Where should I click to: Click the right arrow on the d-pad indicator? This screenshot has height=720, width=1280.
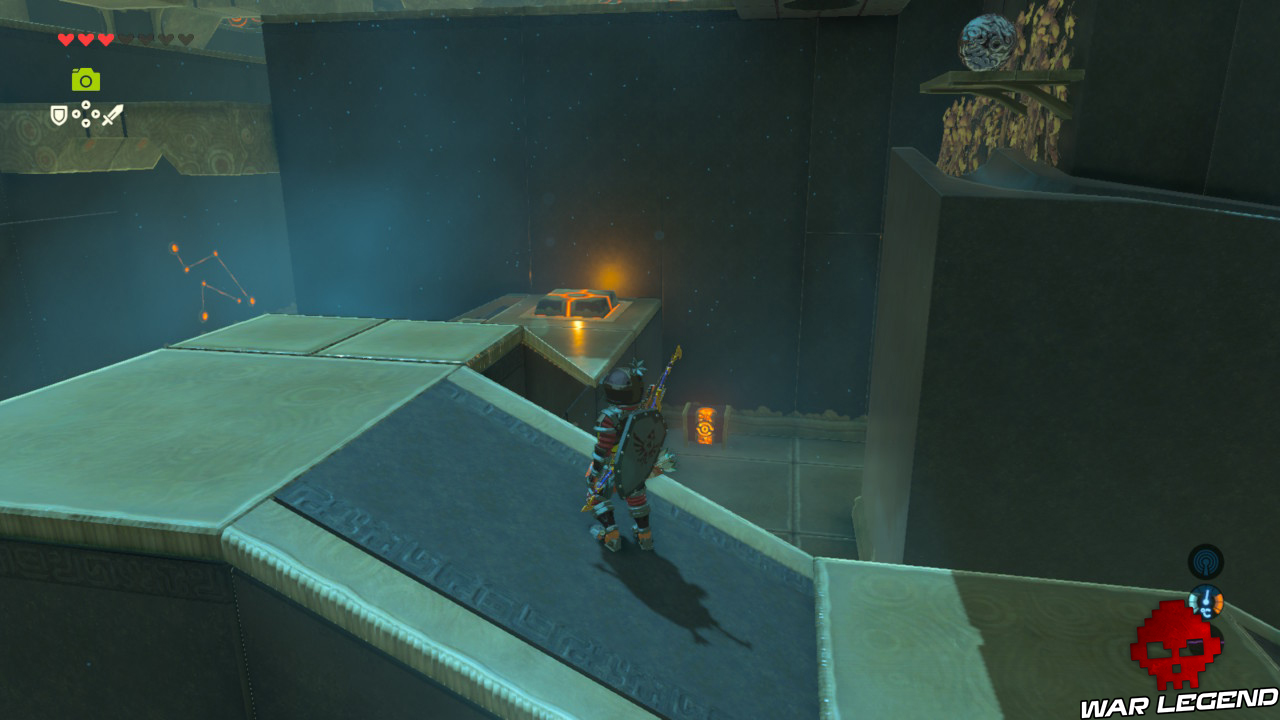pos(95,114)
